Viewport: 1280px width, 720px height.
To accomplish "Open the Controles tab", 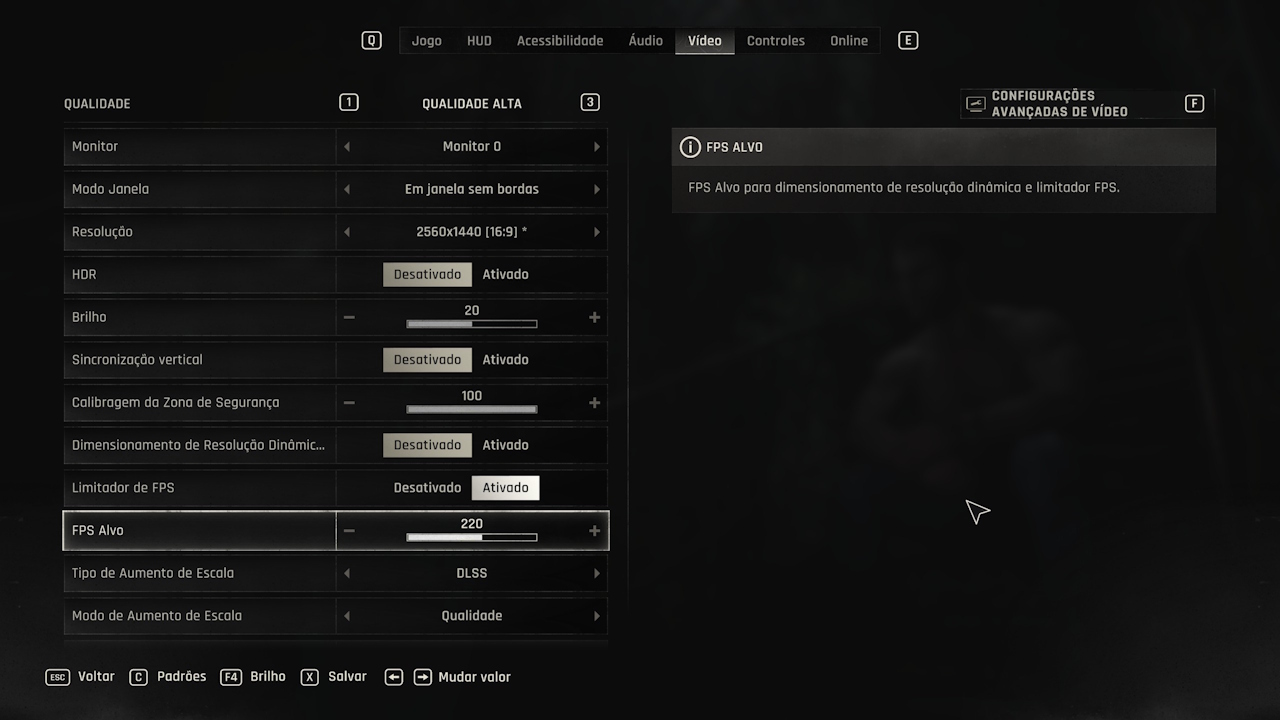I will coord(775,41).
